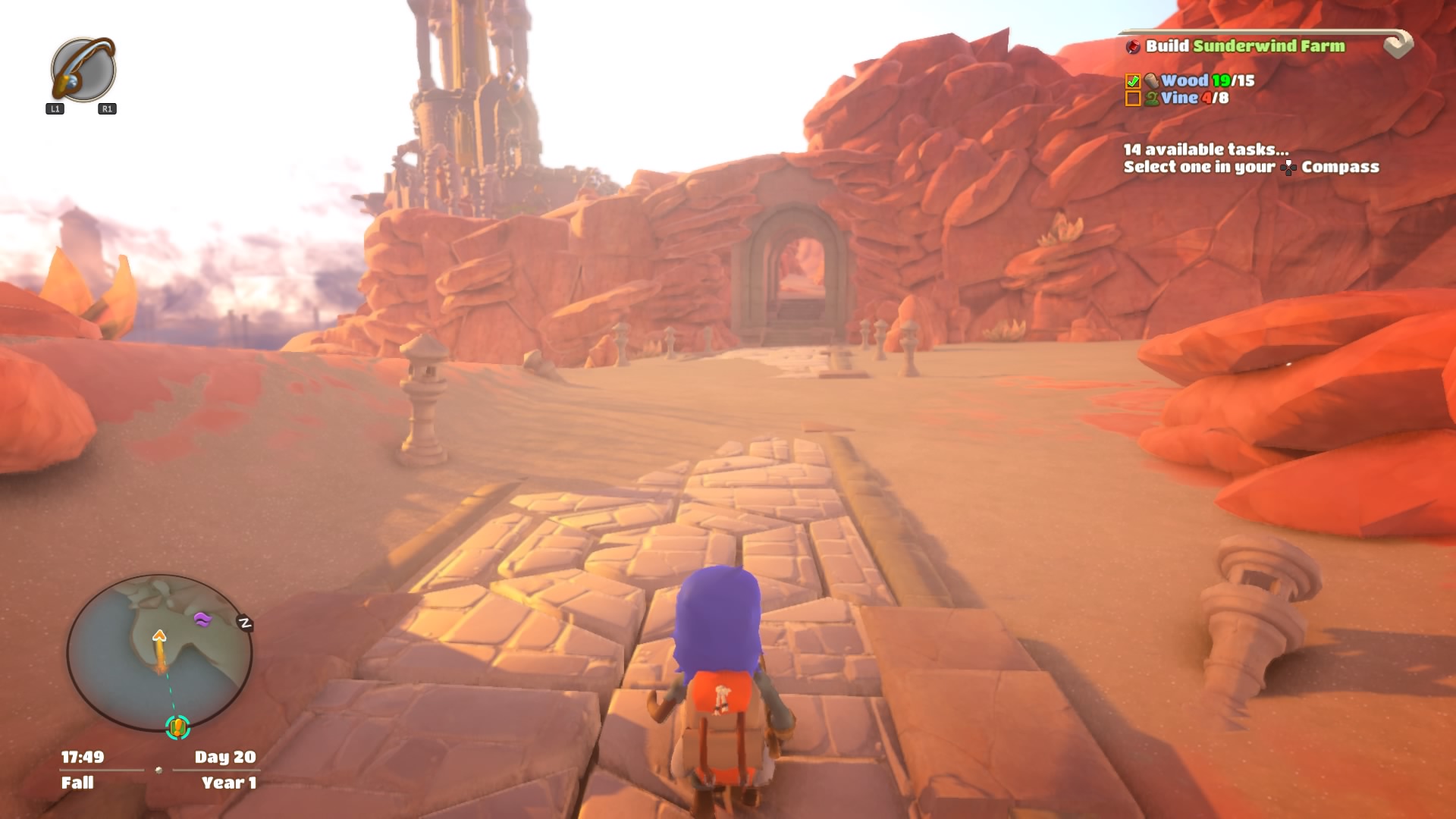Select the fishing rod tool icon
Viewport: 1456px width, 819px height.
coord(83,70)
